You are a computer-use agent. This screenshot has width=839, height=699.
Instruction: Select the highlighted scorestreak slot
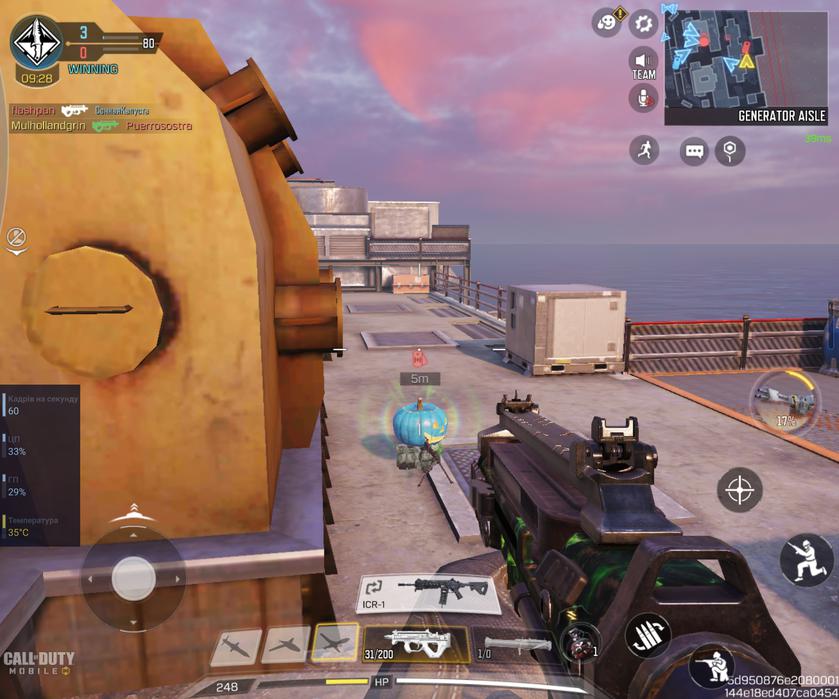tap(334, 643)
